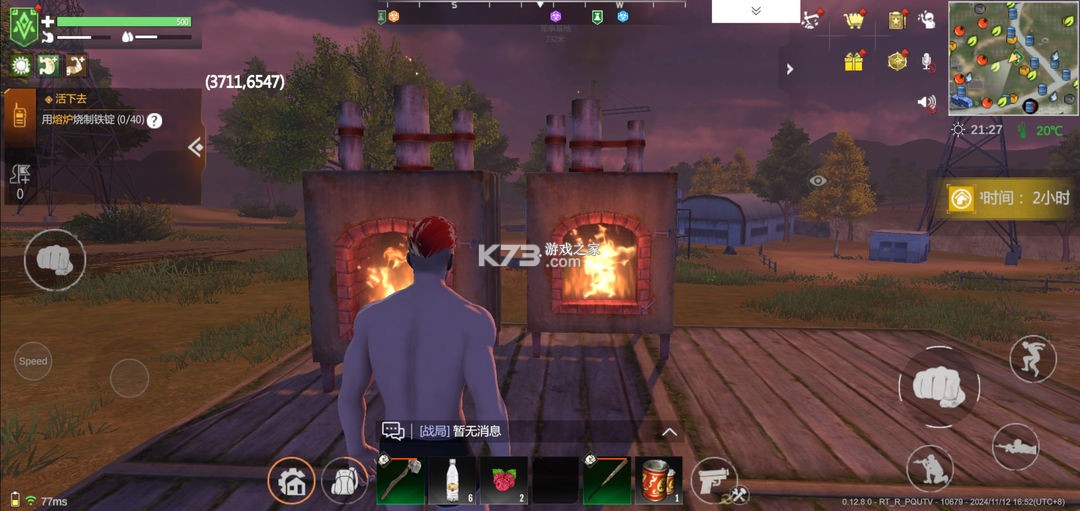
Task: Open the home building menu
Action: [x=291, y=482]
